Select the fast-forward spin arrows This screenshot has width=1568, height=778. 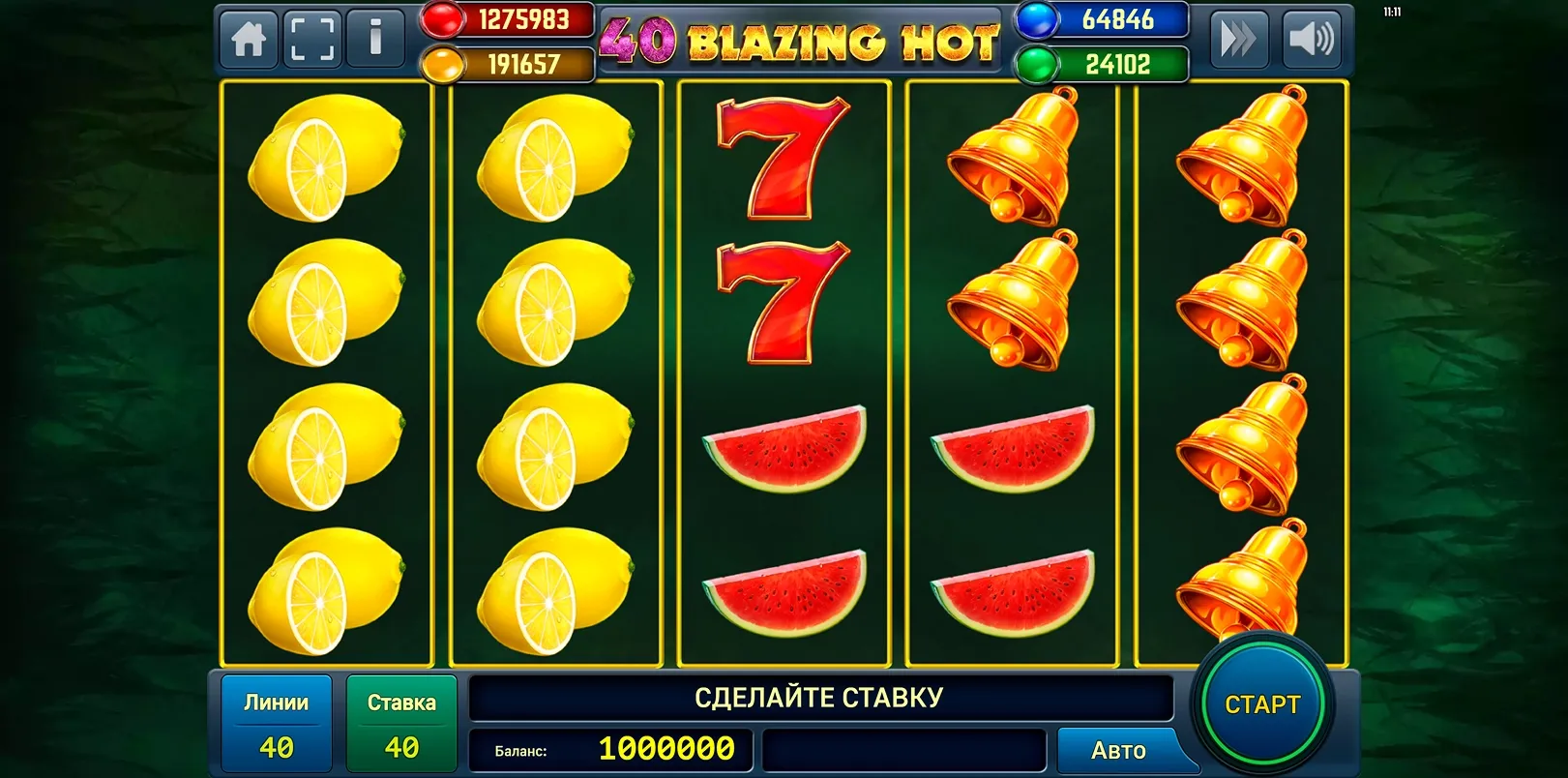(x=1241, y=39)
